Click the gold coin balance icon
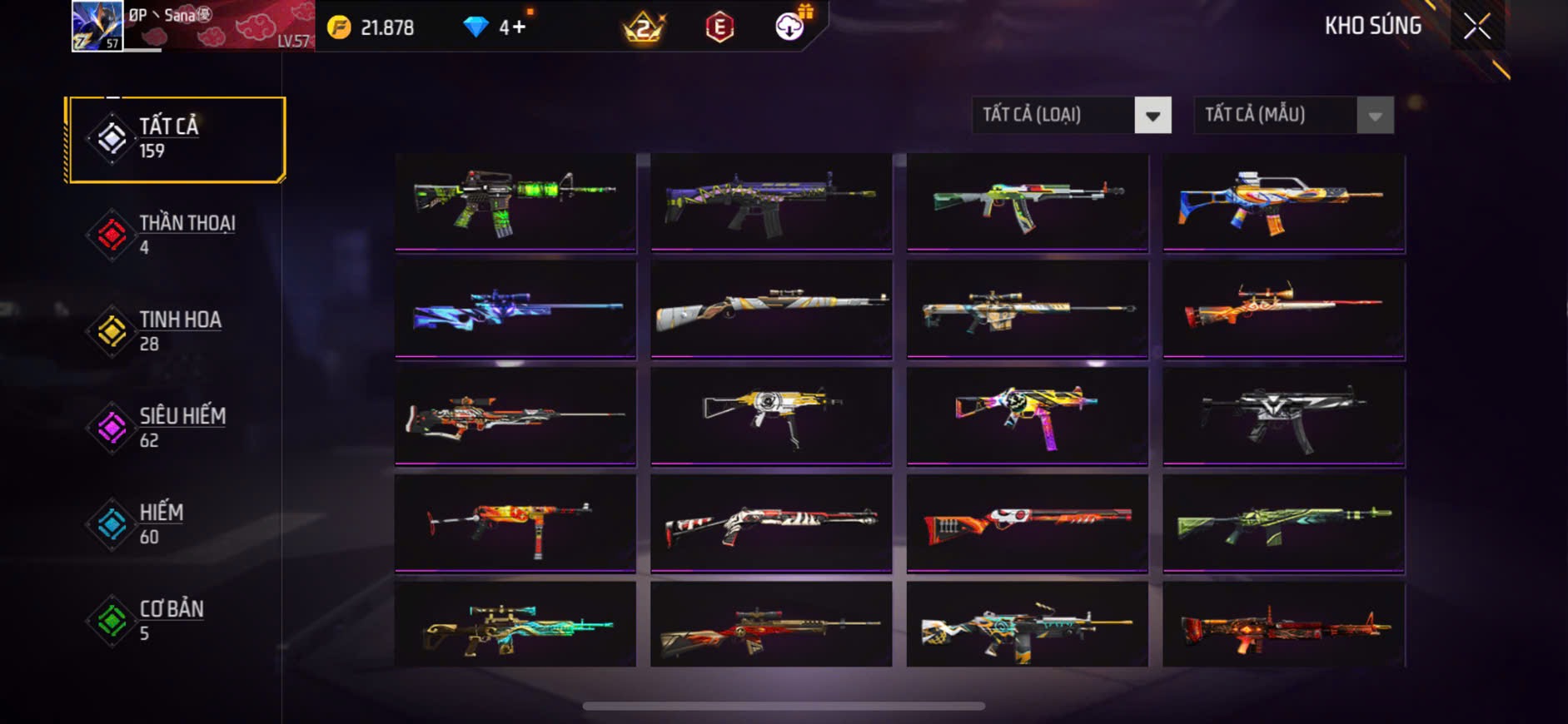Image resolution: width=1568 pixels, height=724 pixels. (339, 27)
